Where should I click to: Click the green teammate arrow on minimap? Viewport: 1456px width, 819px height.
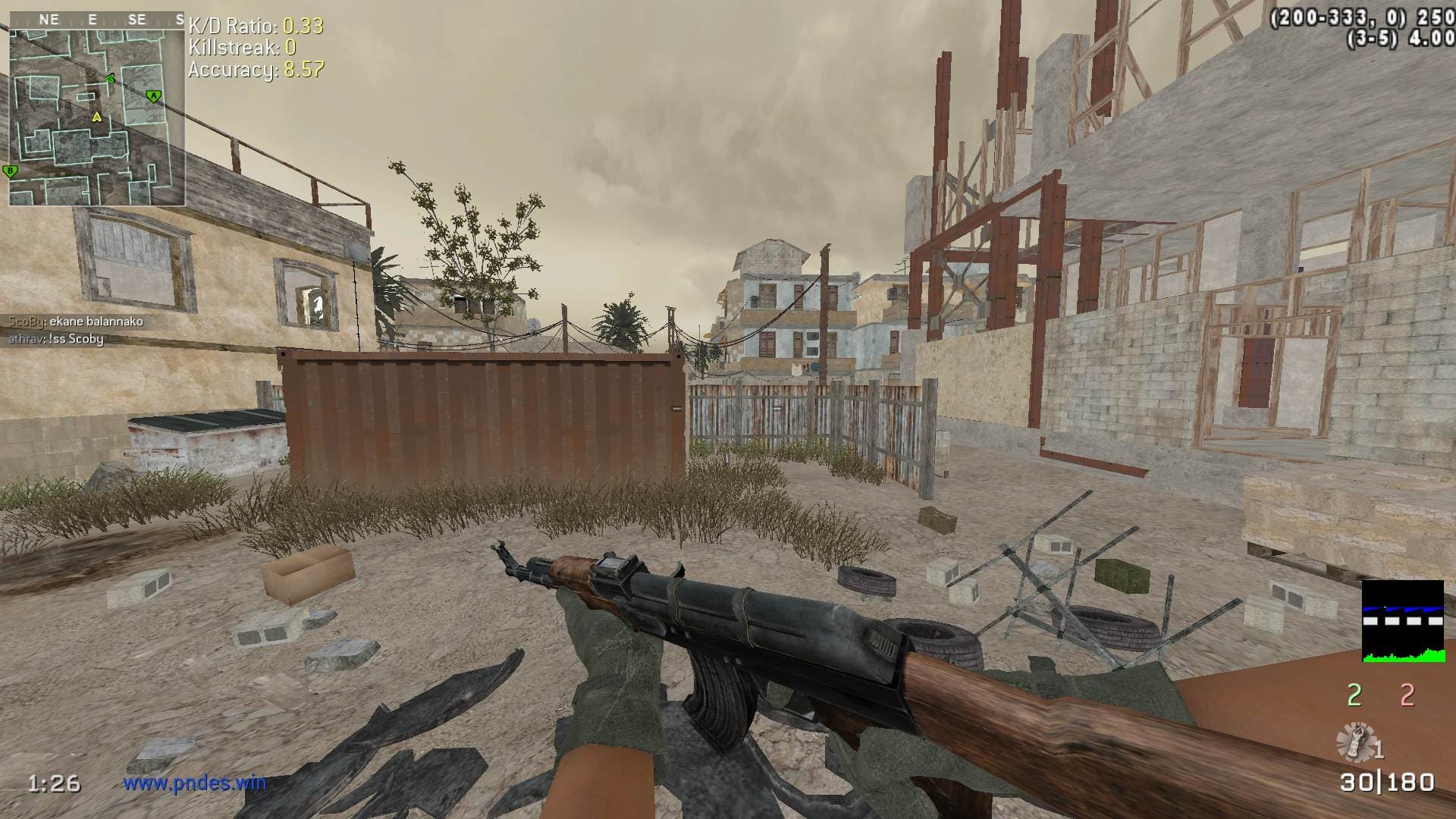pos(110,78)
